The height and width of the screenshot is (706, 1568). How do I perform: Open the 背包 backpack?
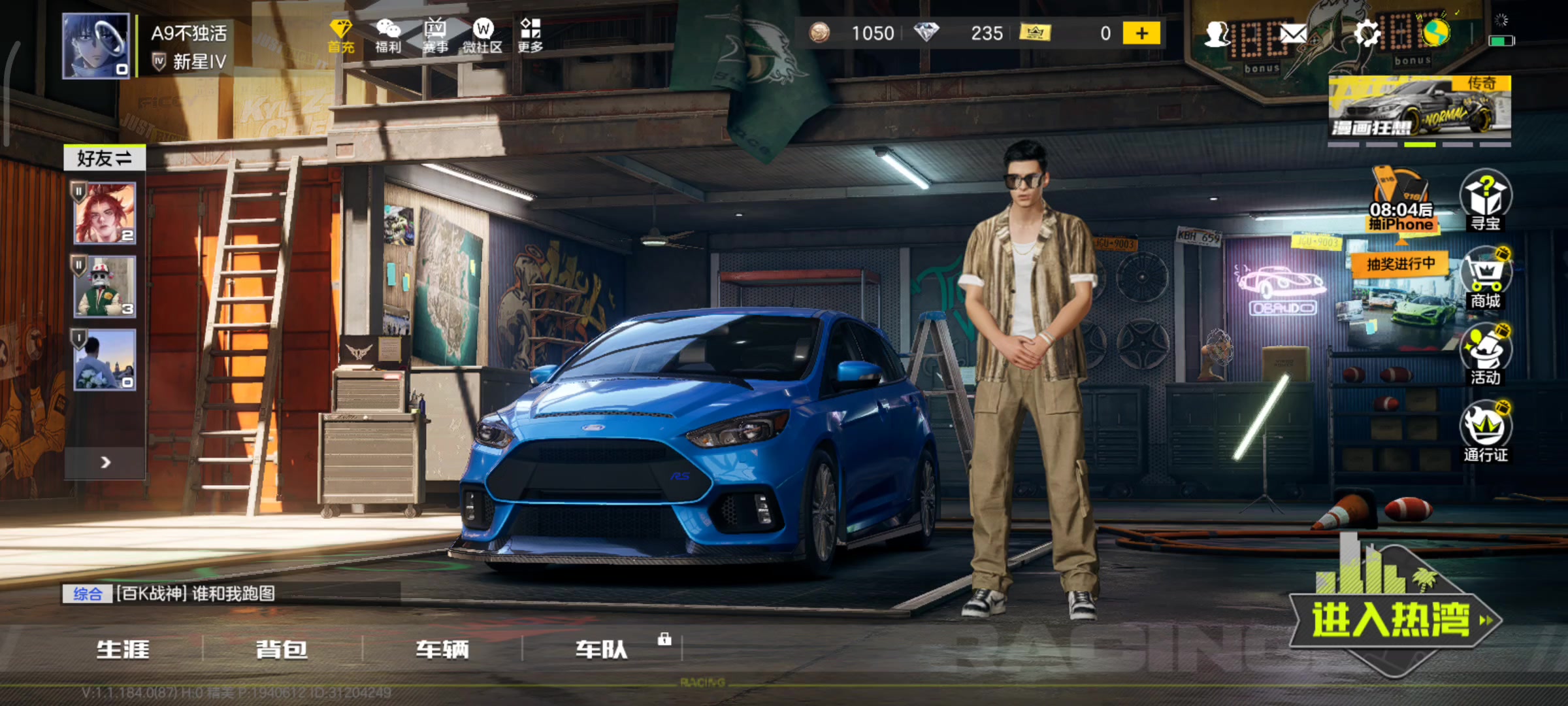pos(282,649)
